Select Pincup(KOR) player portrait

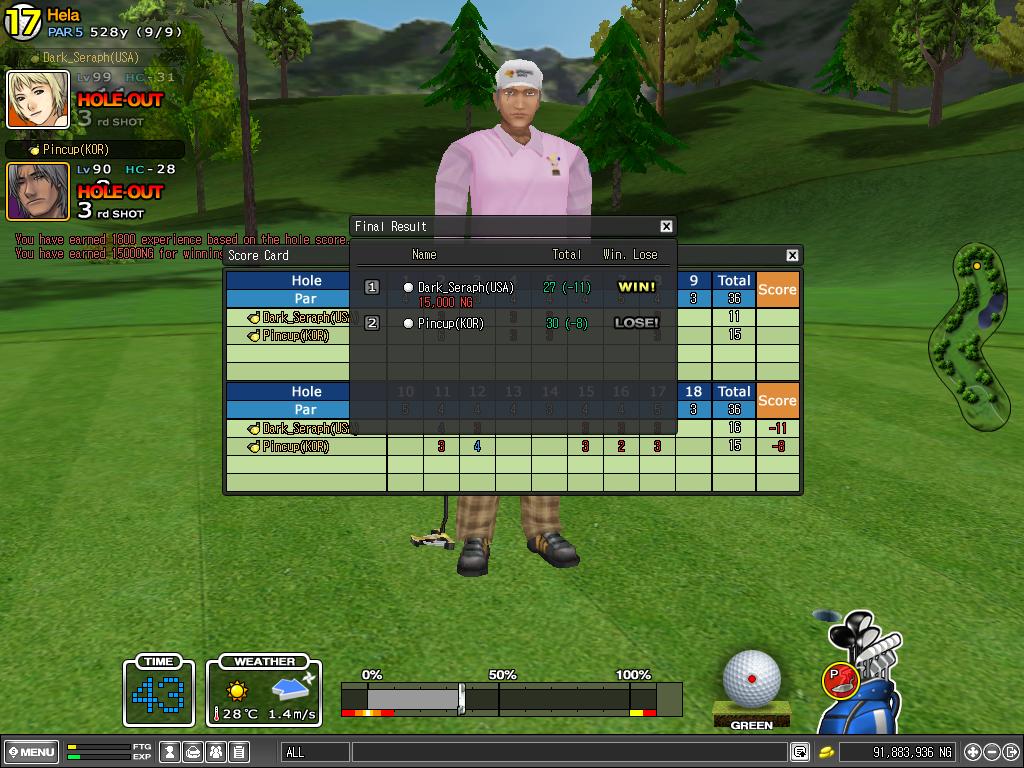[38, 191]
